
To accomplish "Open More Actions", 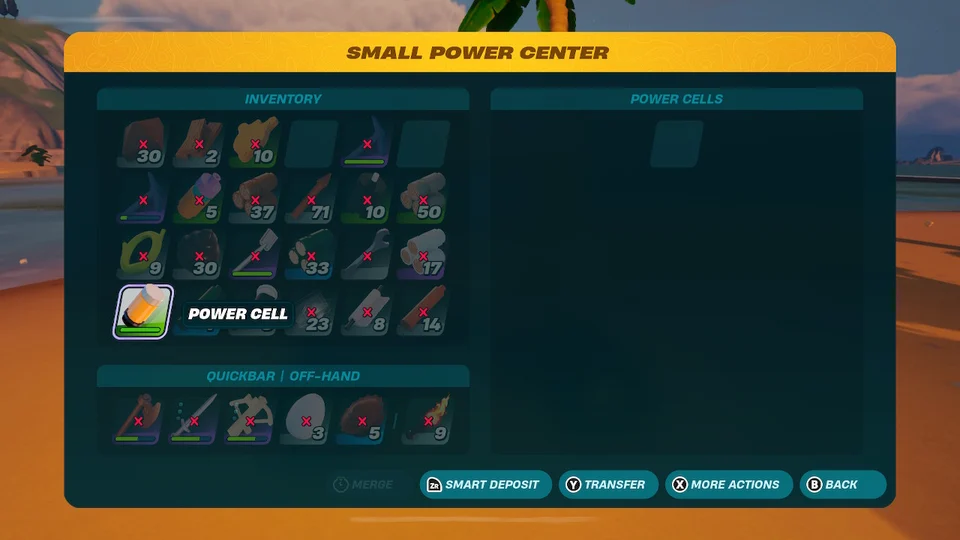I will [x=728, y=485].
